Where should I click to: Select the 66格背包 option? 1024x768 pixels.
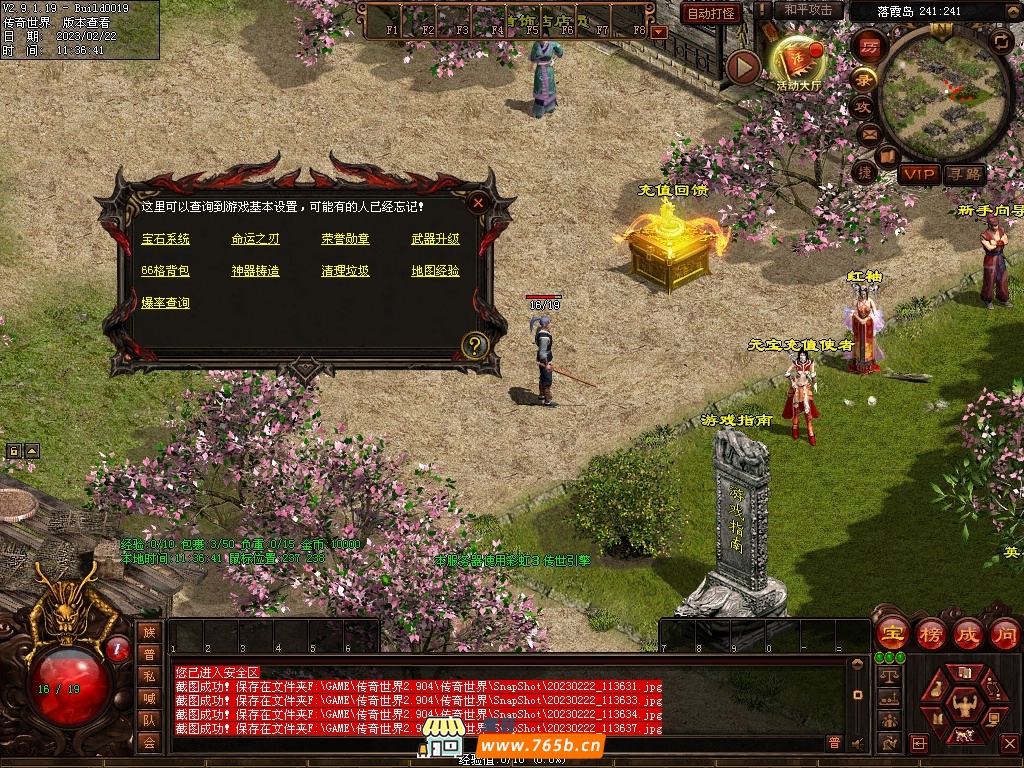coord(165,271)
